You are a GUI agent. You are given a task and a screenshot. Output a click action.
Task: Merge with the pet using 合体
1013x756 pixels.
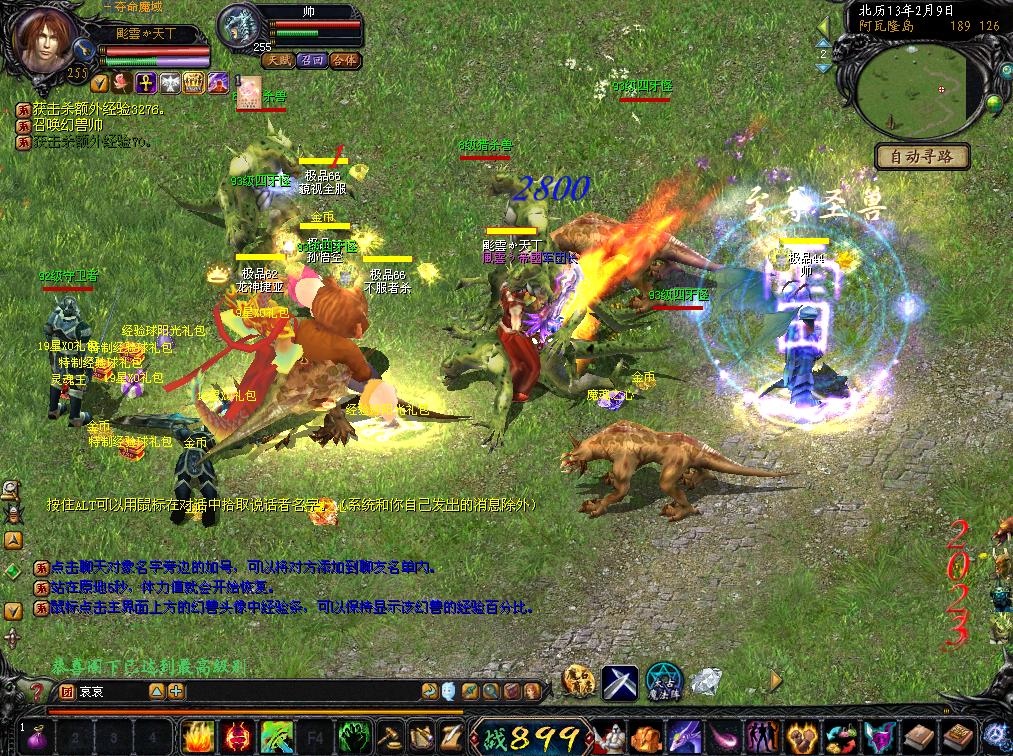[343, 60]
